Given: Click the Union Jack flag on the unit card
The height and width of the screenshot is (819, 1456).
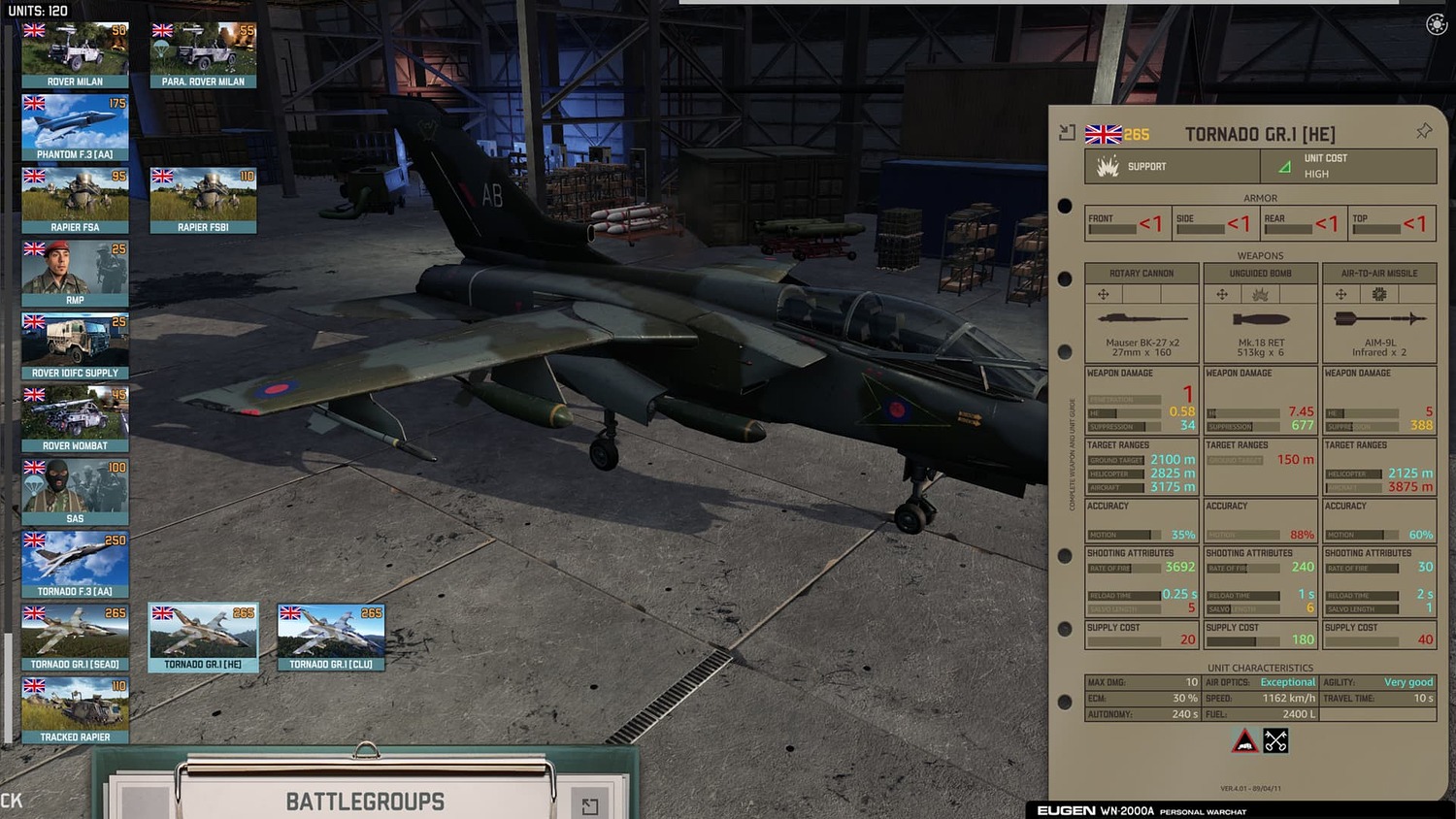Looking at the screenshot, I should 1103,133.
